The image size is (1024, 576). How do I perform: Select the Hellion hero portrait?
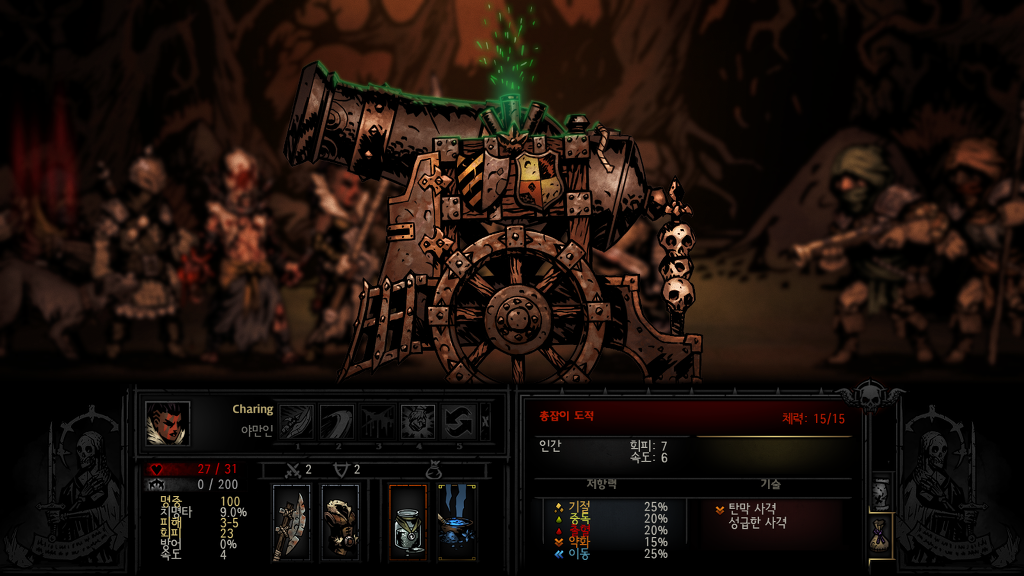tap(167, 422)
